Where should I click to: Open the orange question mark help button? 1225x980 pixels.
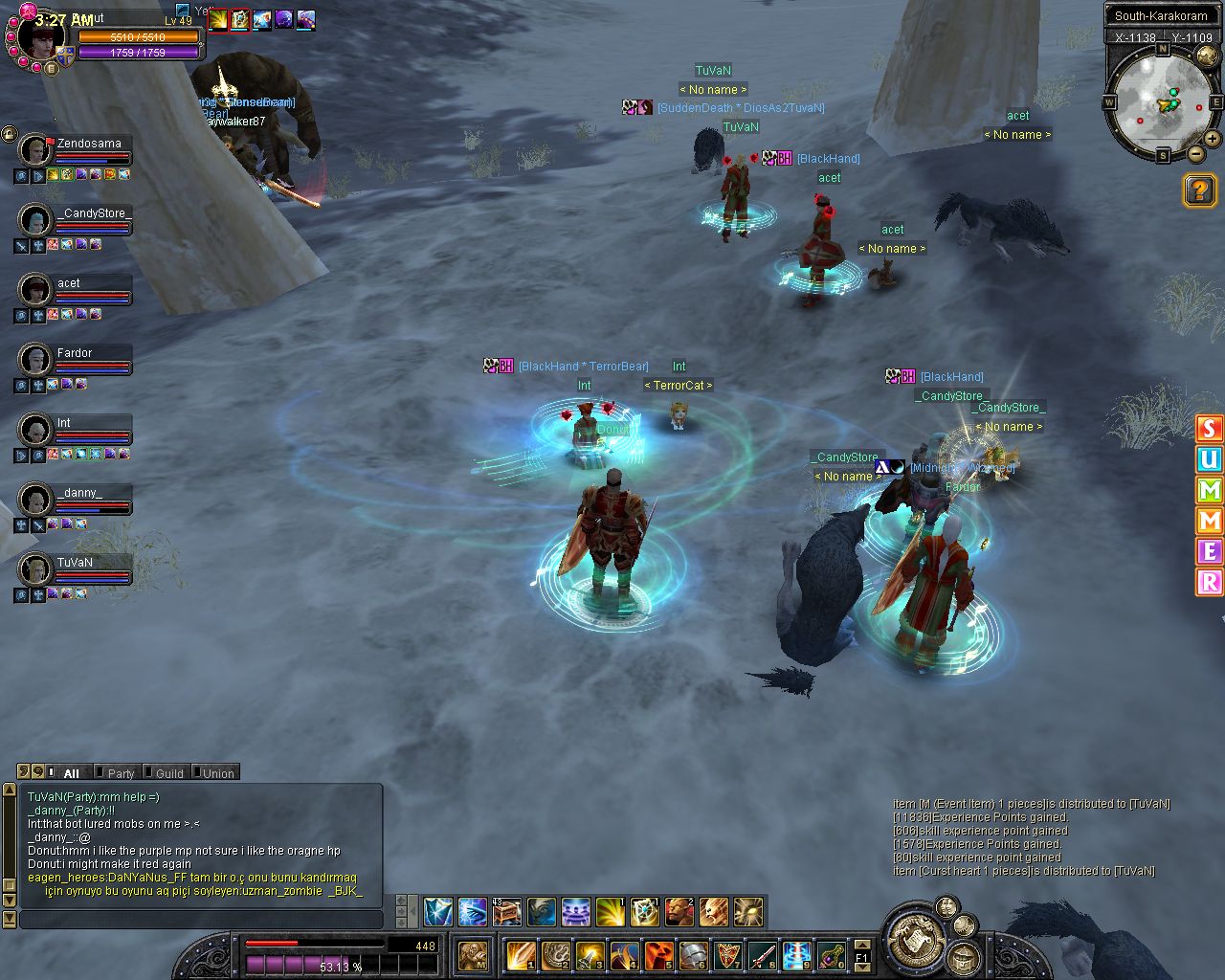click(1199, 190)
